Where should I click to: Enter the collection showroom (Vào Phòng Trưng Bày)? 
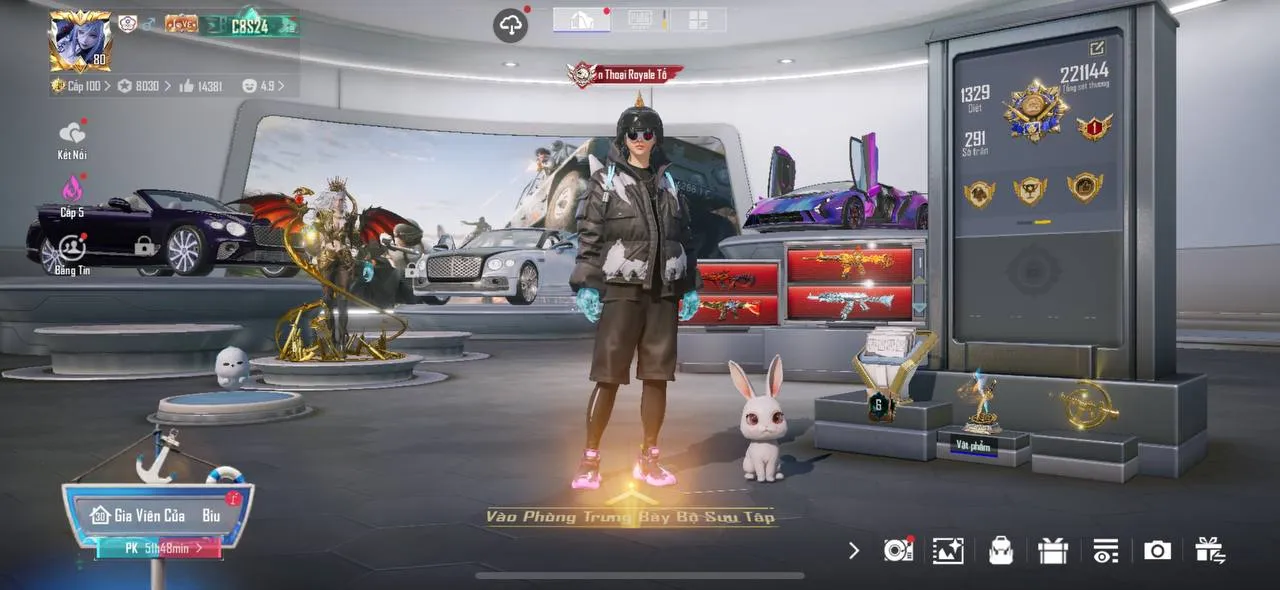click(630, 516)
